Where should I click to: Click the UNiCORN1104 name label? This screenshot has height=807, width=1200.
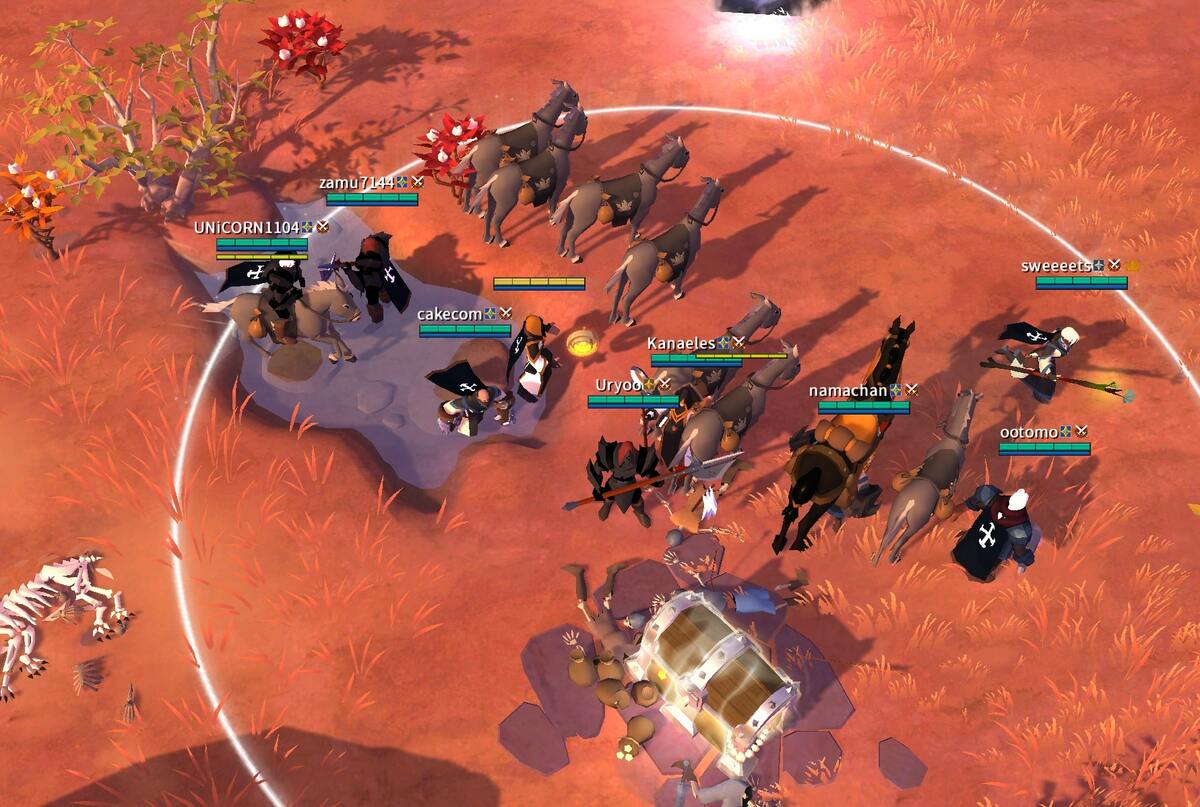246,228
